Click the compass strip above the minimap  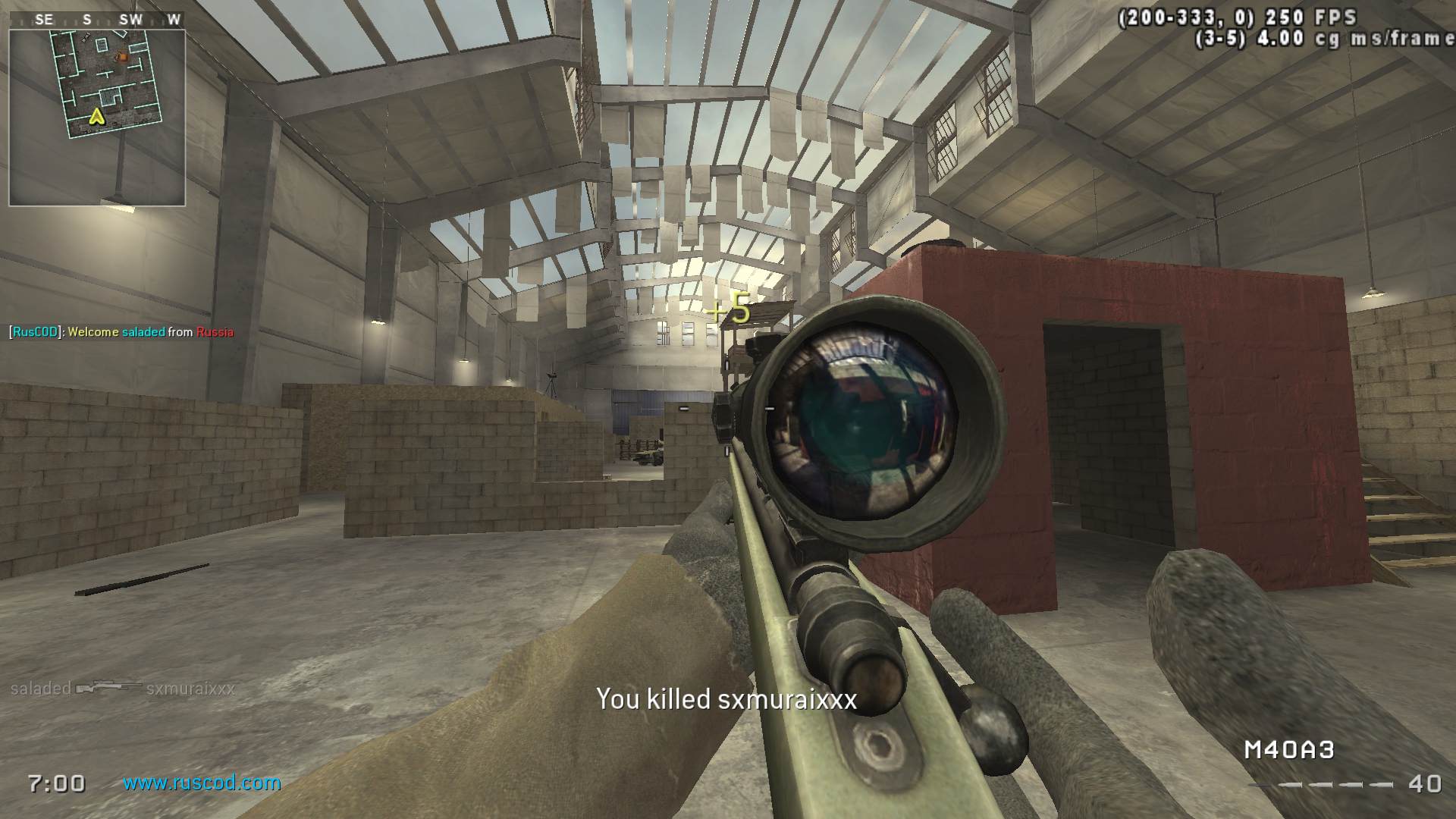tap(97, 20)
